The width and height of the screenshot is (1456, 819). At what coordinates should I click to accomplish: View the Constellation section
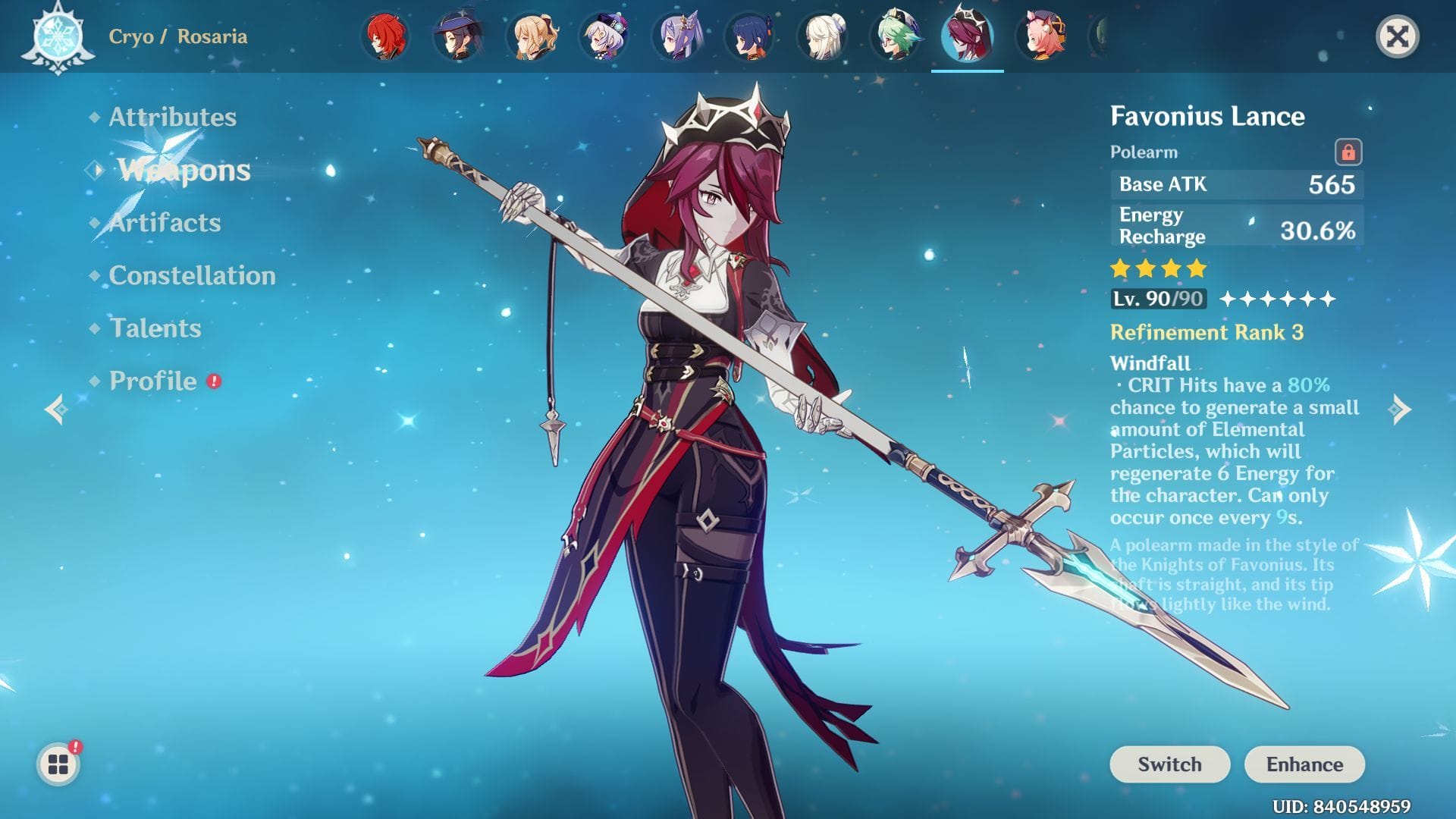click(x=192, y=276)
